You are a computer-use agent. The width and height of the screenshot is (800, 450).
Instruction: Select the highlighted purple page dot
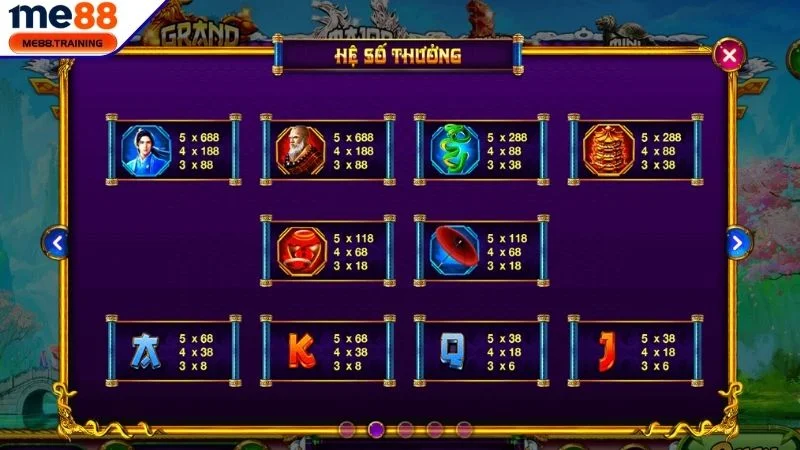[x=376, y=429]
